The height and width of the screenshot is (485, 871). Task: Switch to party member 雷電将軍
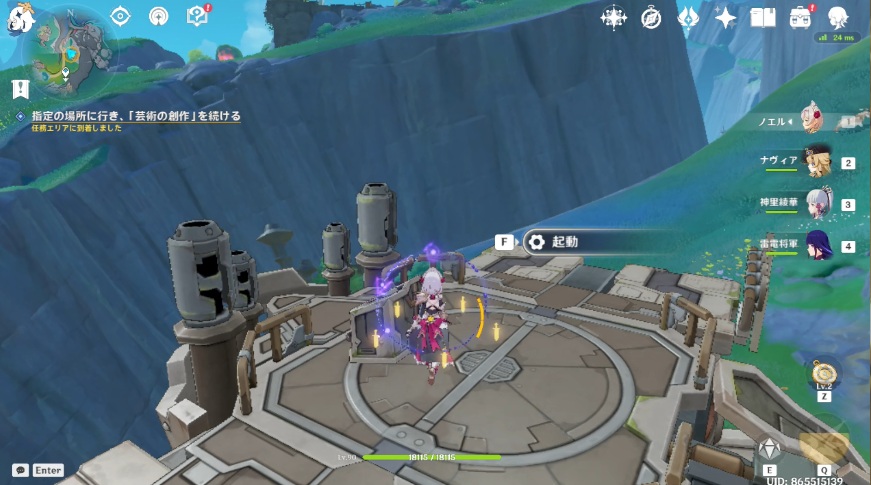820,245
